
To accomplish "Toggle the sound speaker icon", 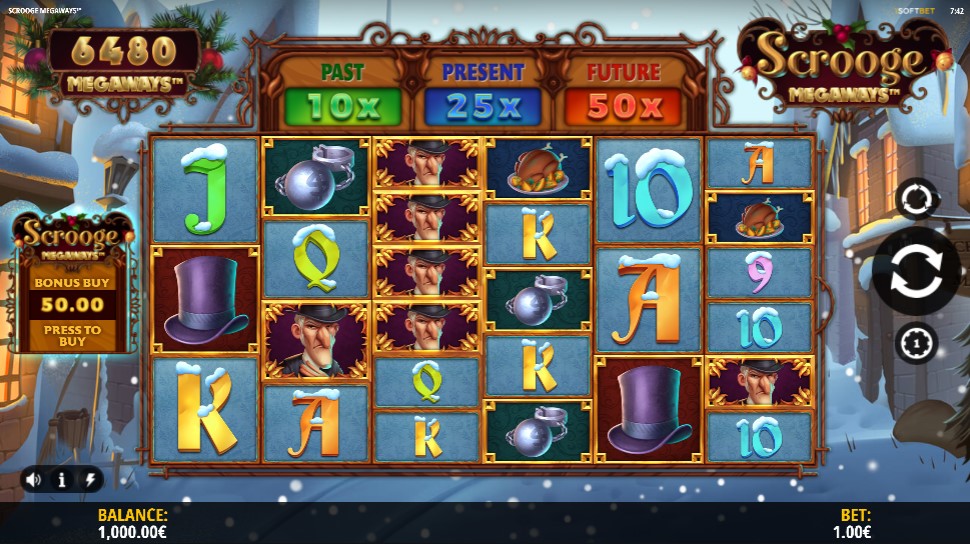I will coord(33,480).
